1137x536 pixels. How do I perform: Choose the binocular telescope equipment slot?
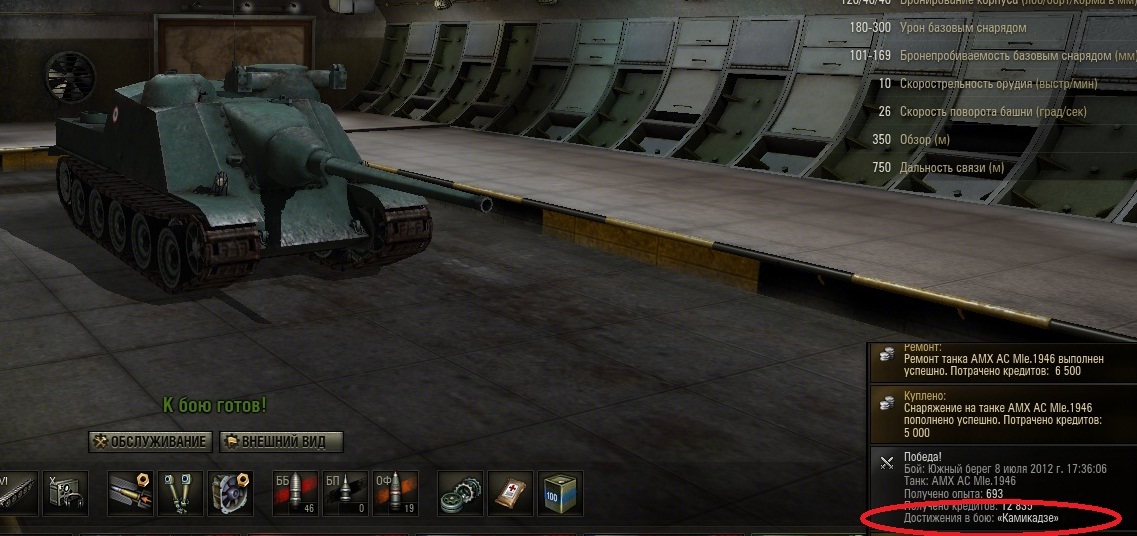180,494
